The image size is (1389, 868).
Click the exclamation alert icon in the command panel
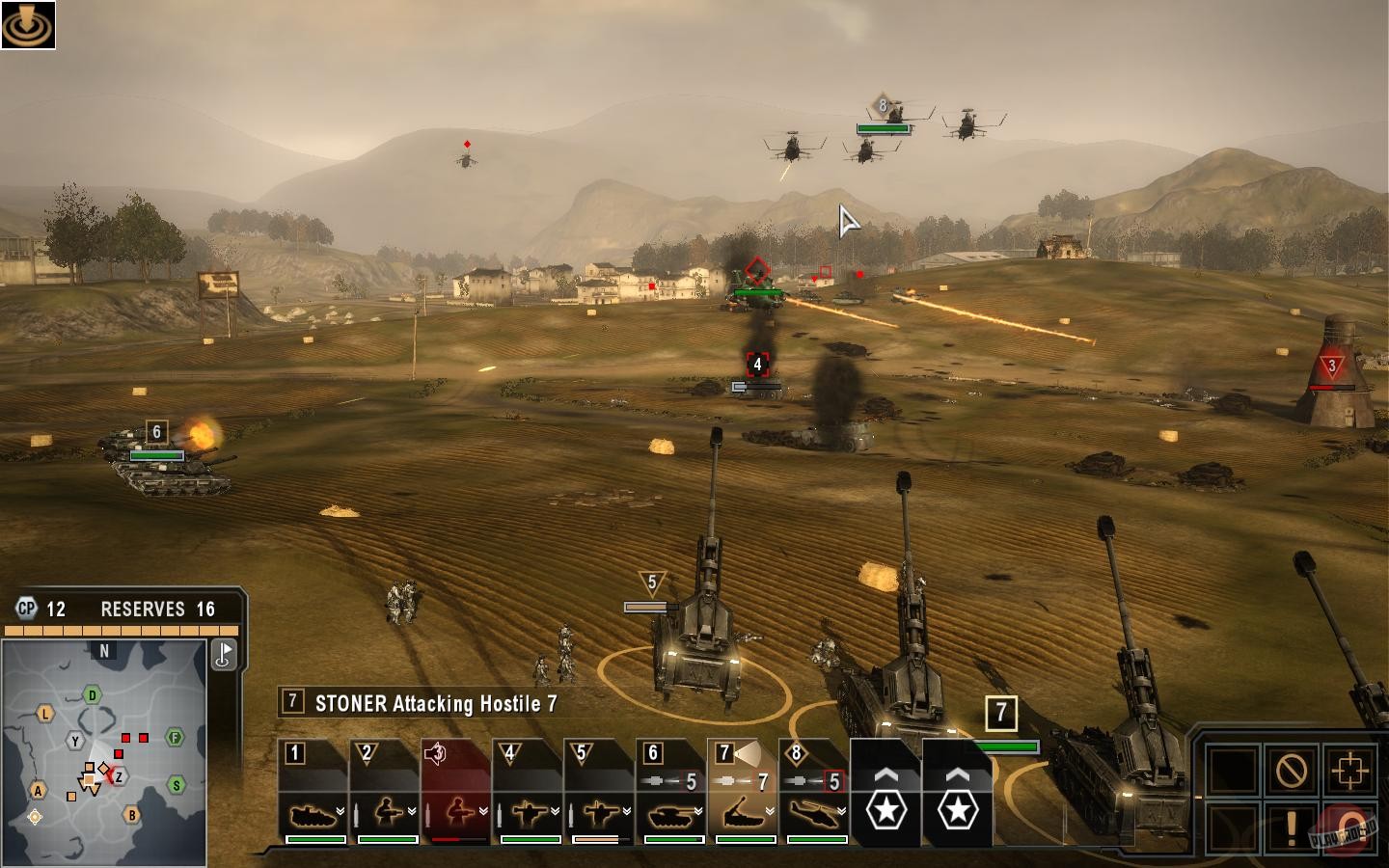[x=1291, y=827]
